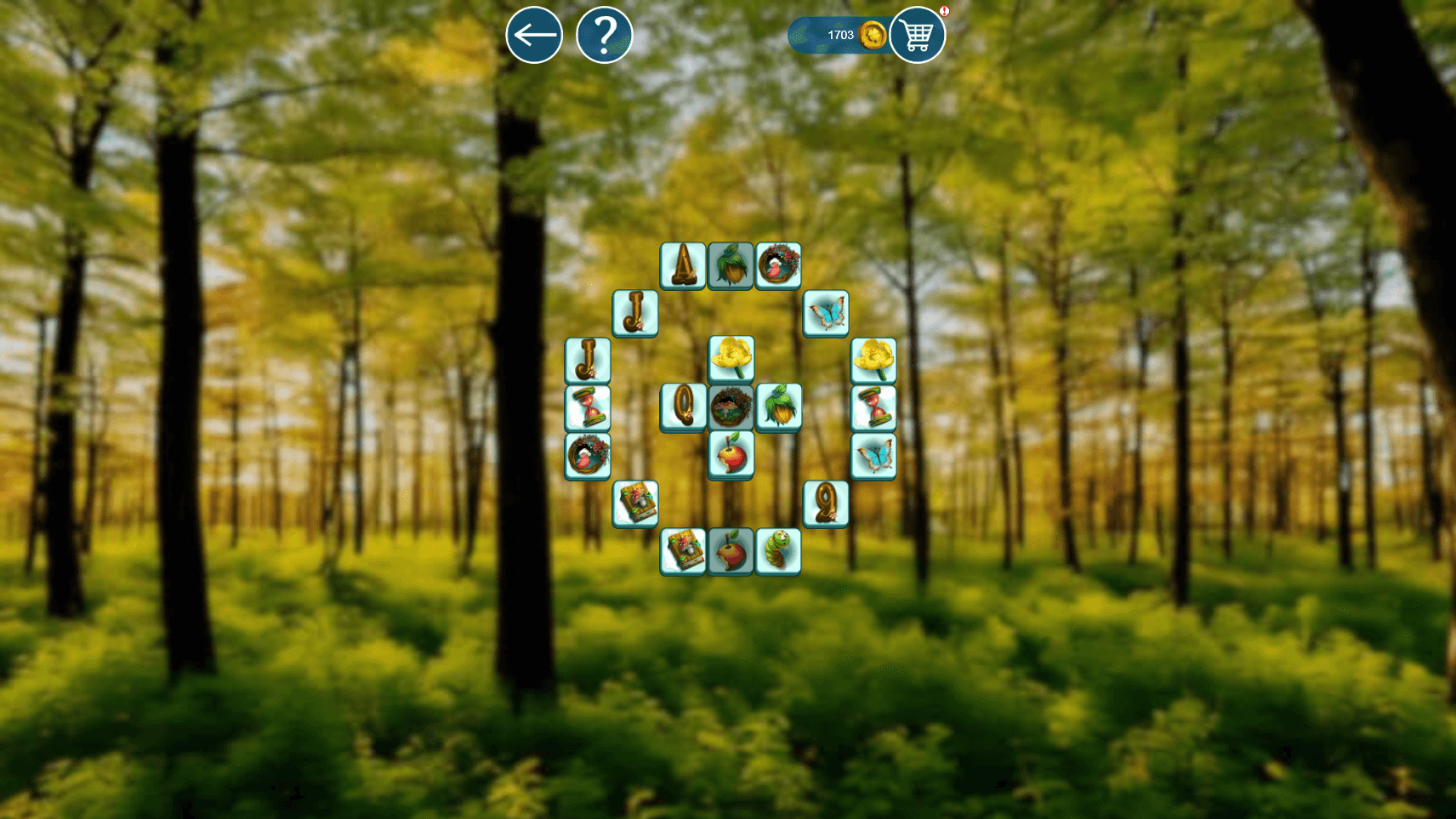1456x819 pixels.
Task: Click the left hourglass tile
Action: (586, 407)
